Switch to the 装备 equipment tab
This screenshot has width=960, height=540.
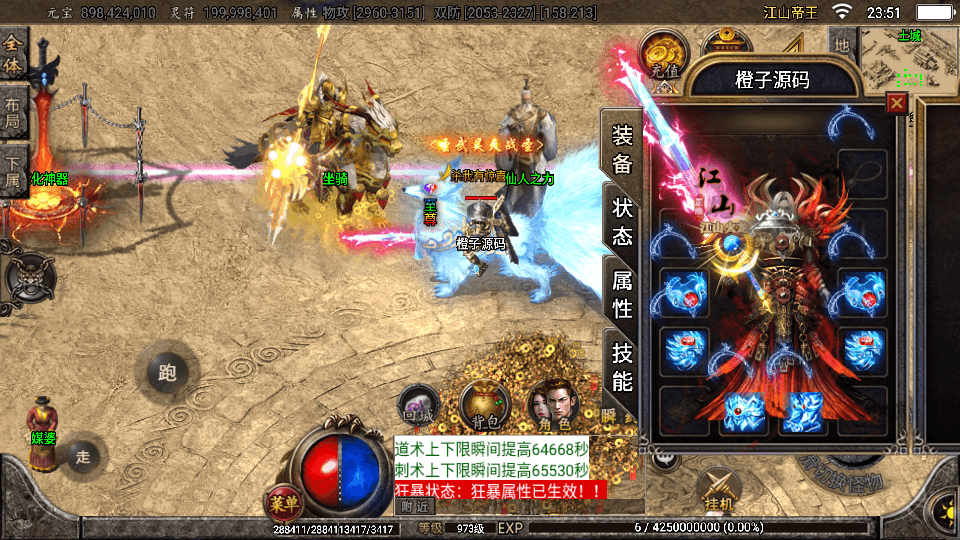(x=622, y=150)
